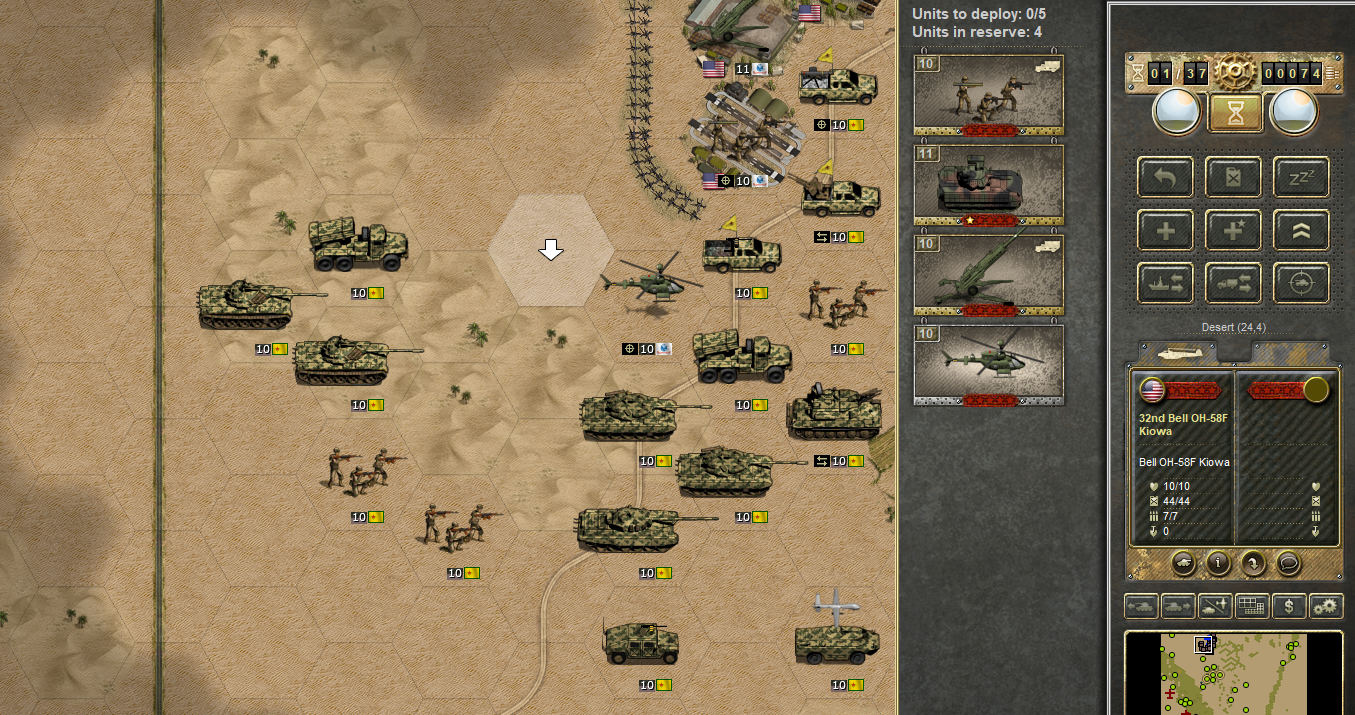Select the infantry squad reserve card
The image size is (1355, 715).
coord(988,95)
